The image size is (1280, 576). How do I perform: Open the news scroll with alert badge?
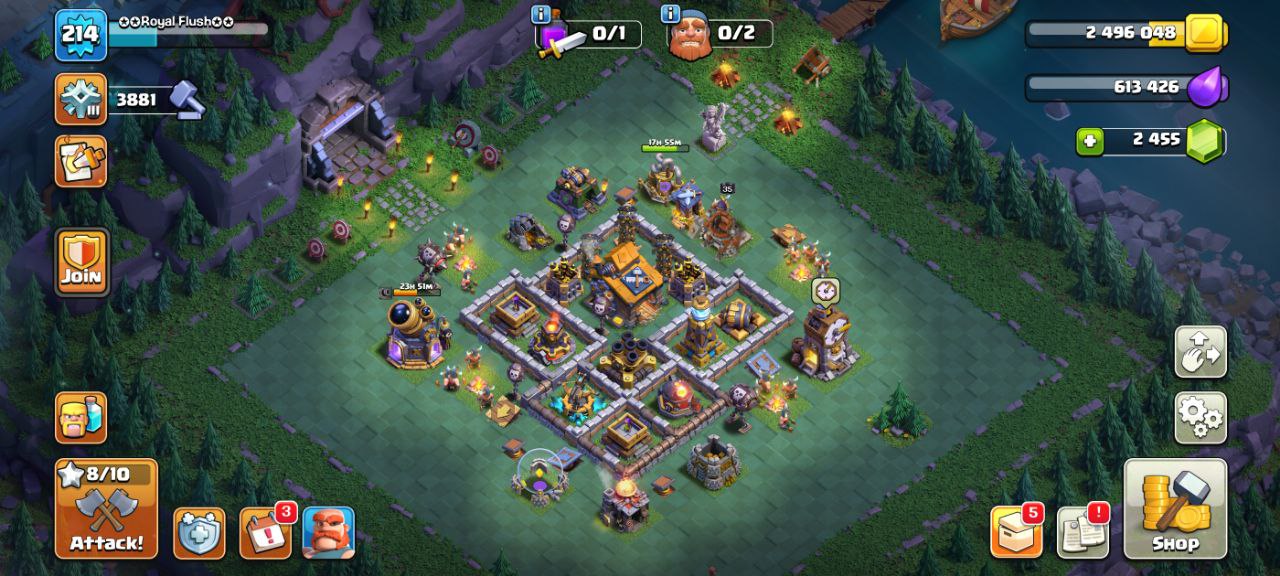1082,532
